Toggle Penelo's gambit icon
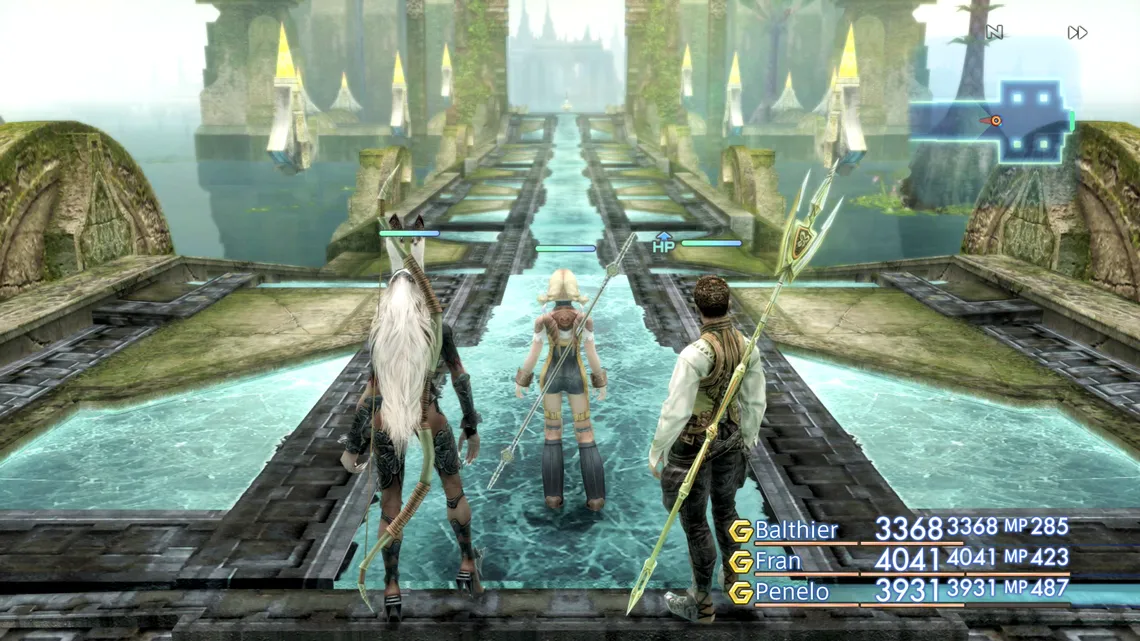 740,593
